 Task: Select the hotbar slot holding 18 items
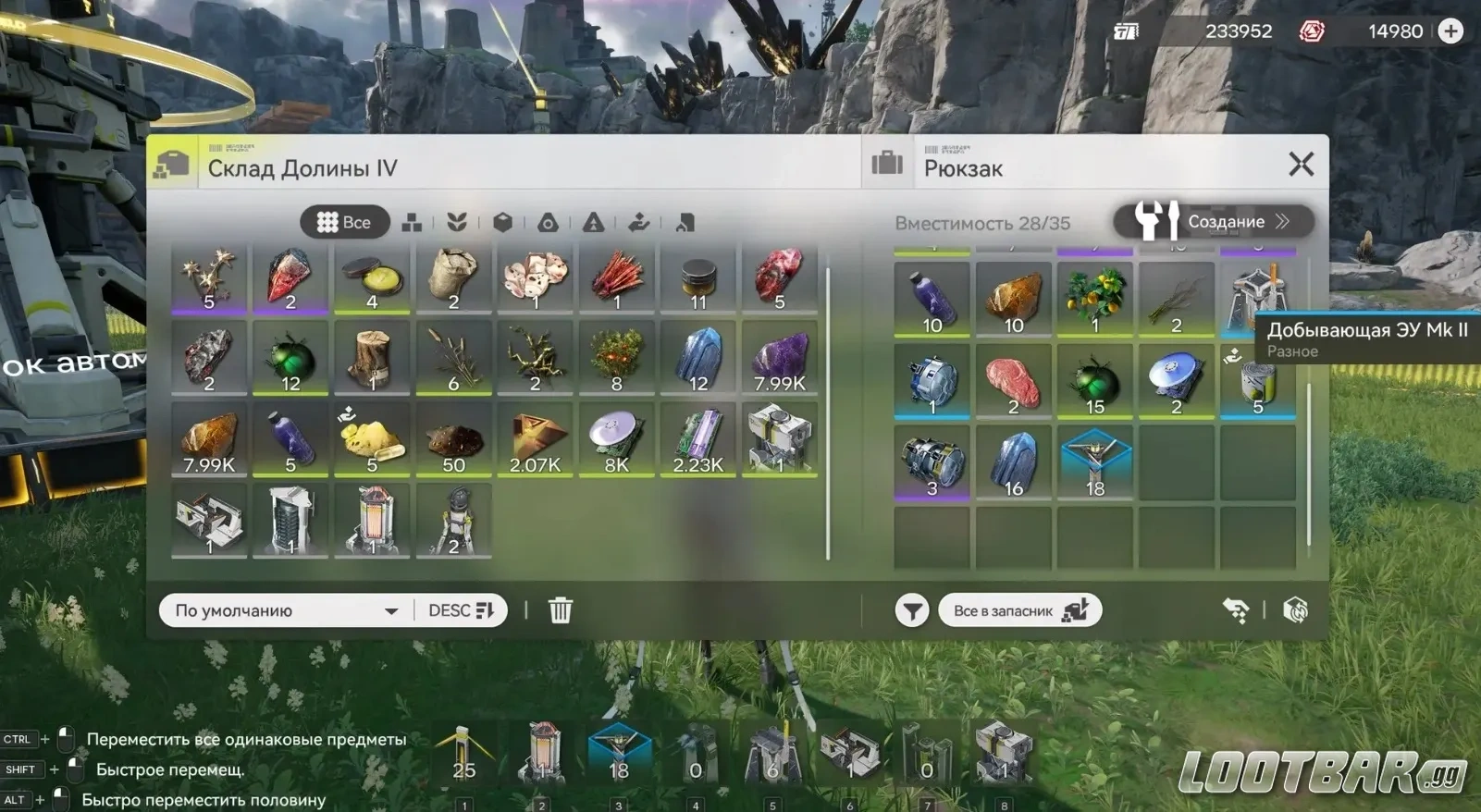619,754
